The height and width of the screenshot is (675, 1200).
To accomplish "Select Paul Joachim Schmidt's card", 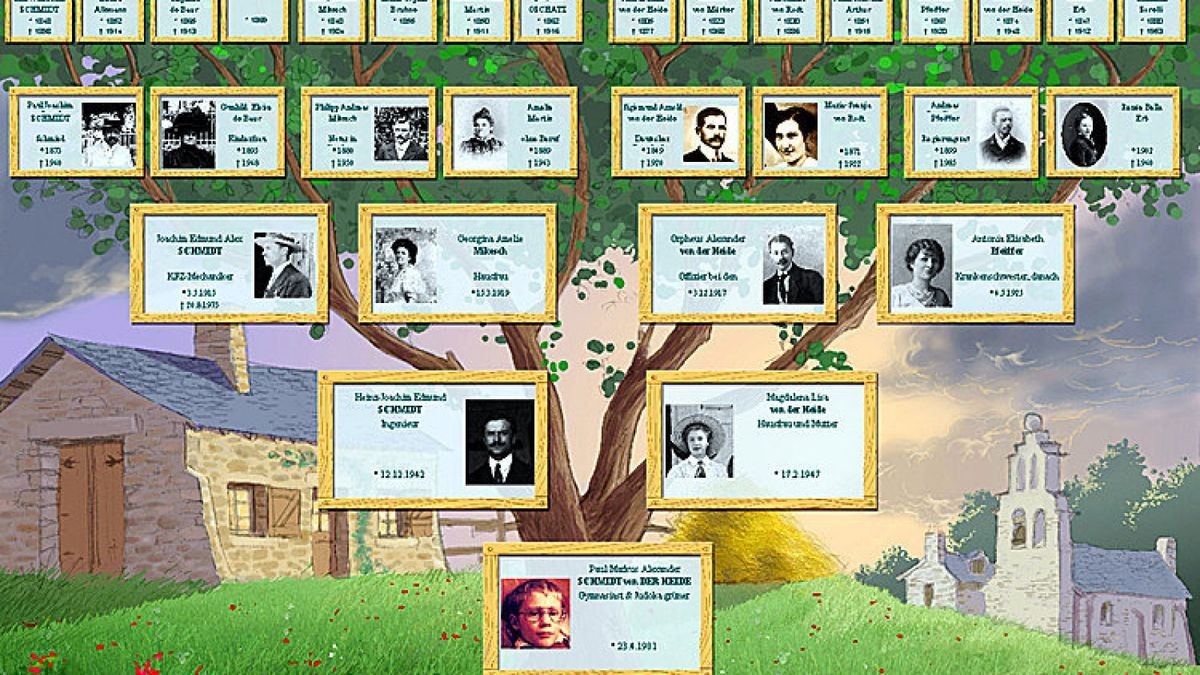I will click(x=76, y=133).
